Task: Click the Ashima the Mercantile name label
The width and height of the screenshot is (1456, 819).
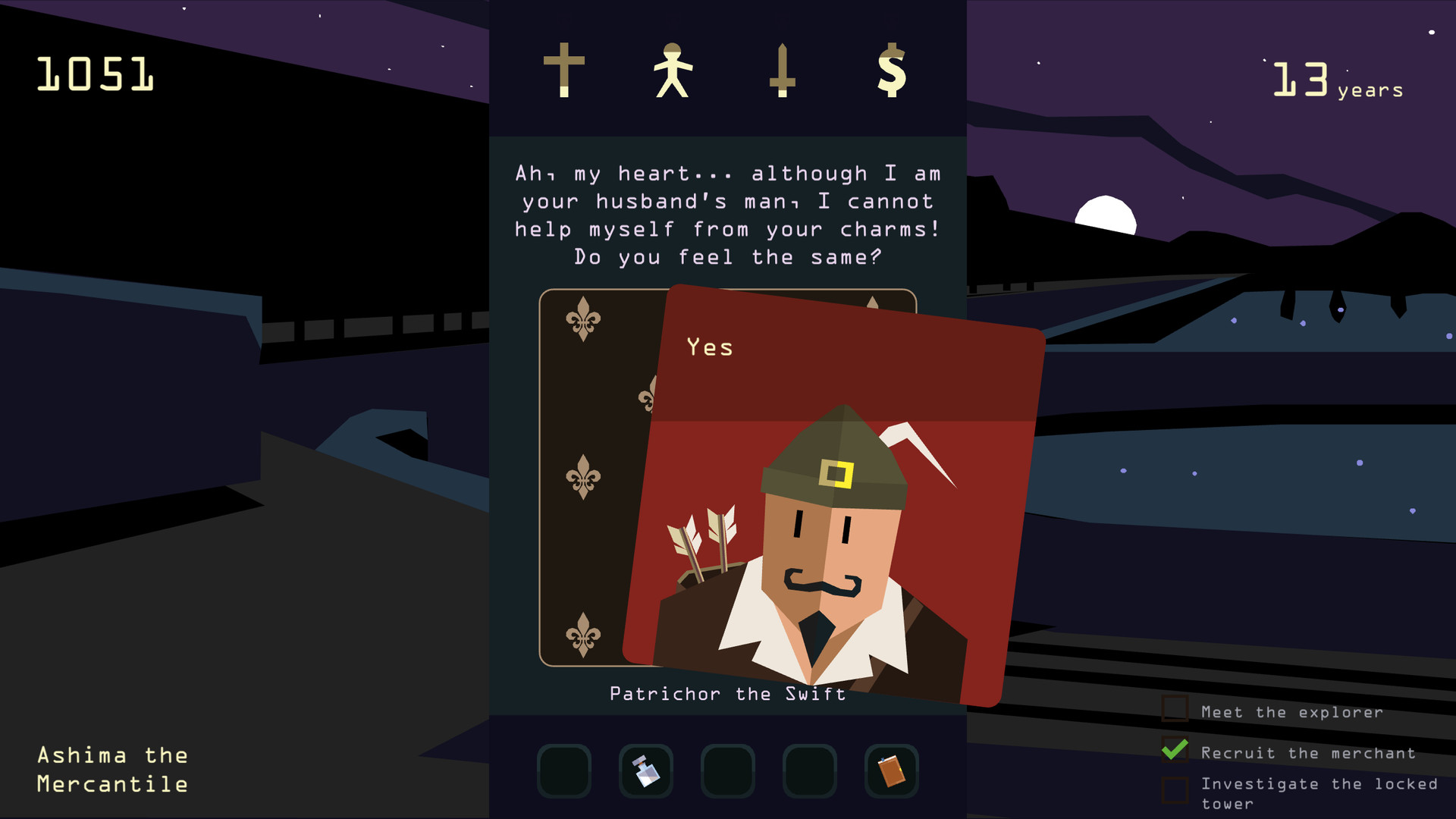Action: coord(112,770)
